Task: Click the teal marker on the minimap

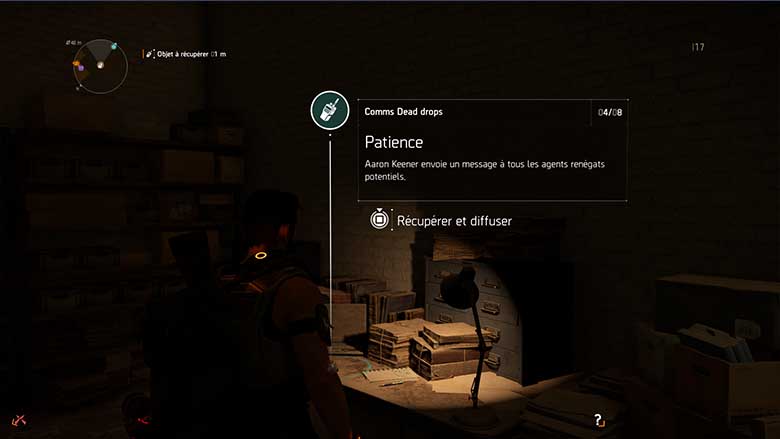Action: (x=114, y=47)
